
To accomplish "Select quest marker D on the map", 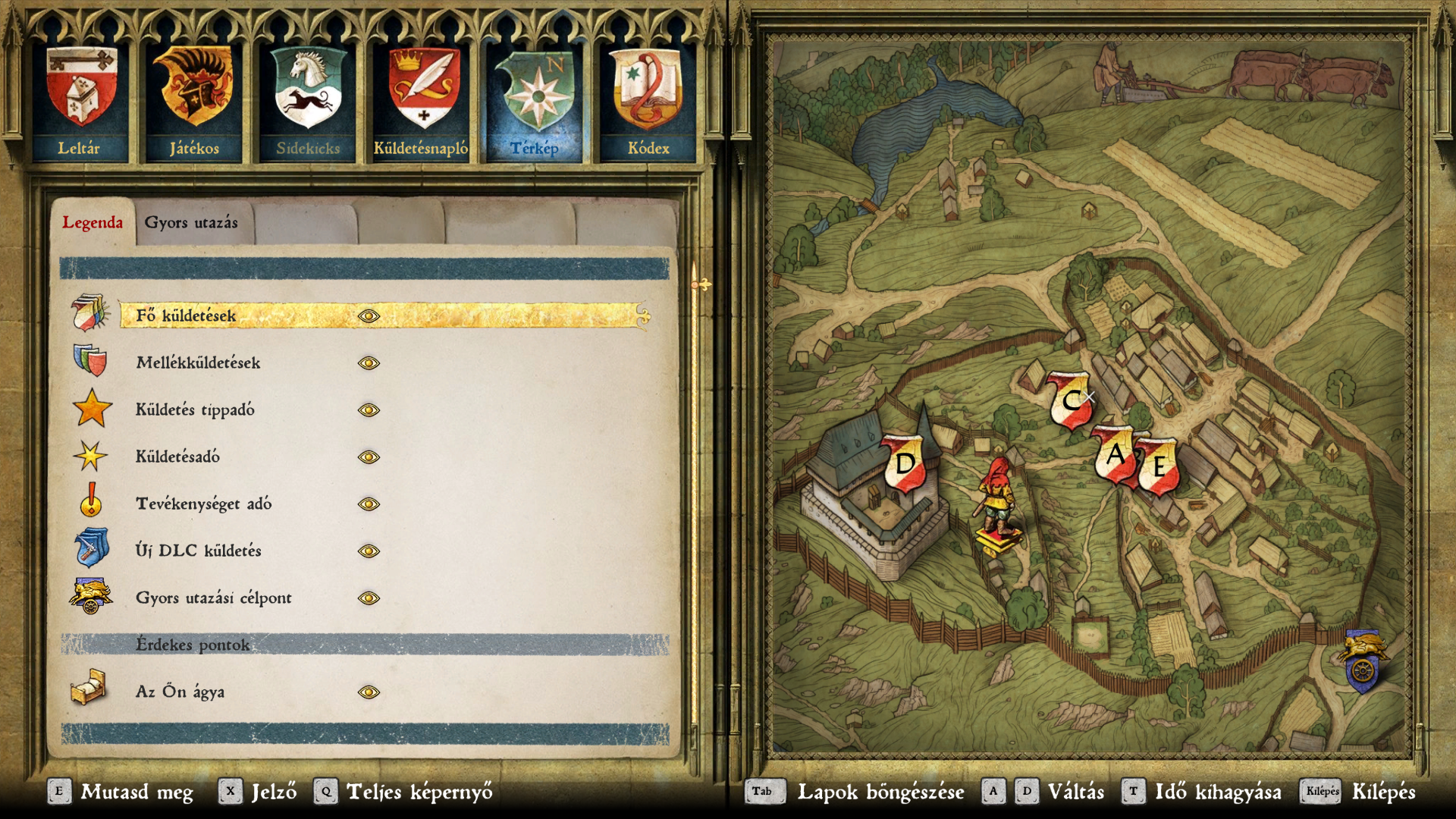I will 905,463.
